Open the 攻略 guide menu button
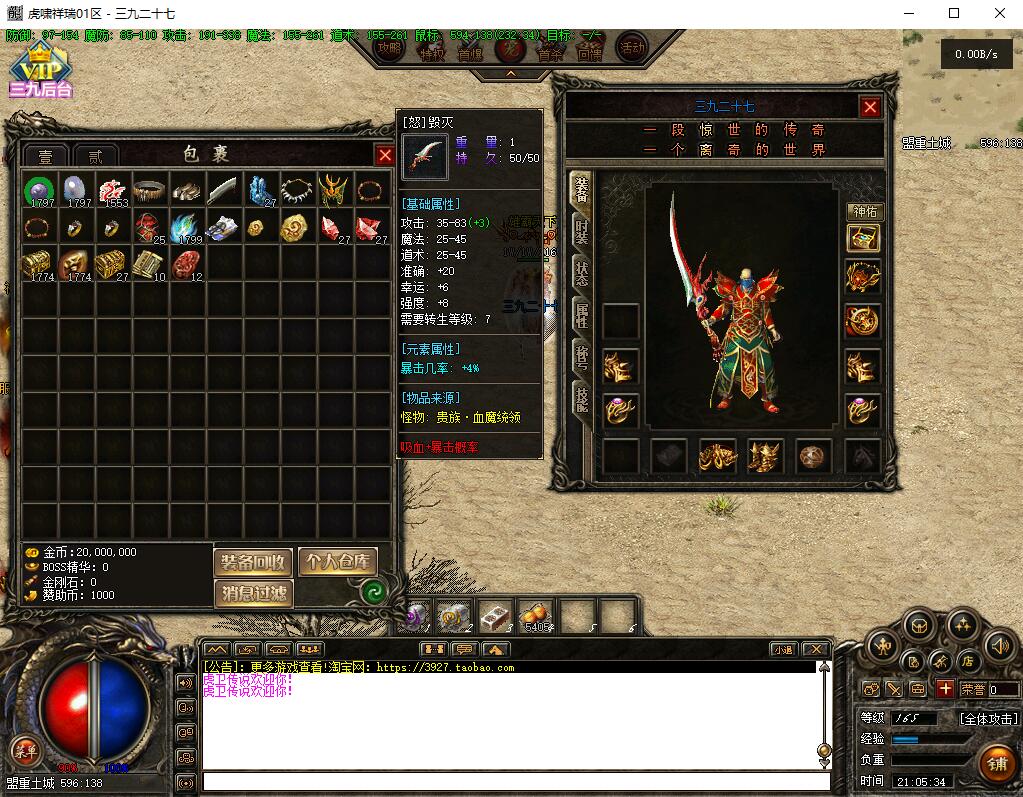The width and height of the screenshot is (1023, 797). point(388,47)
